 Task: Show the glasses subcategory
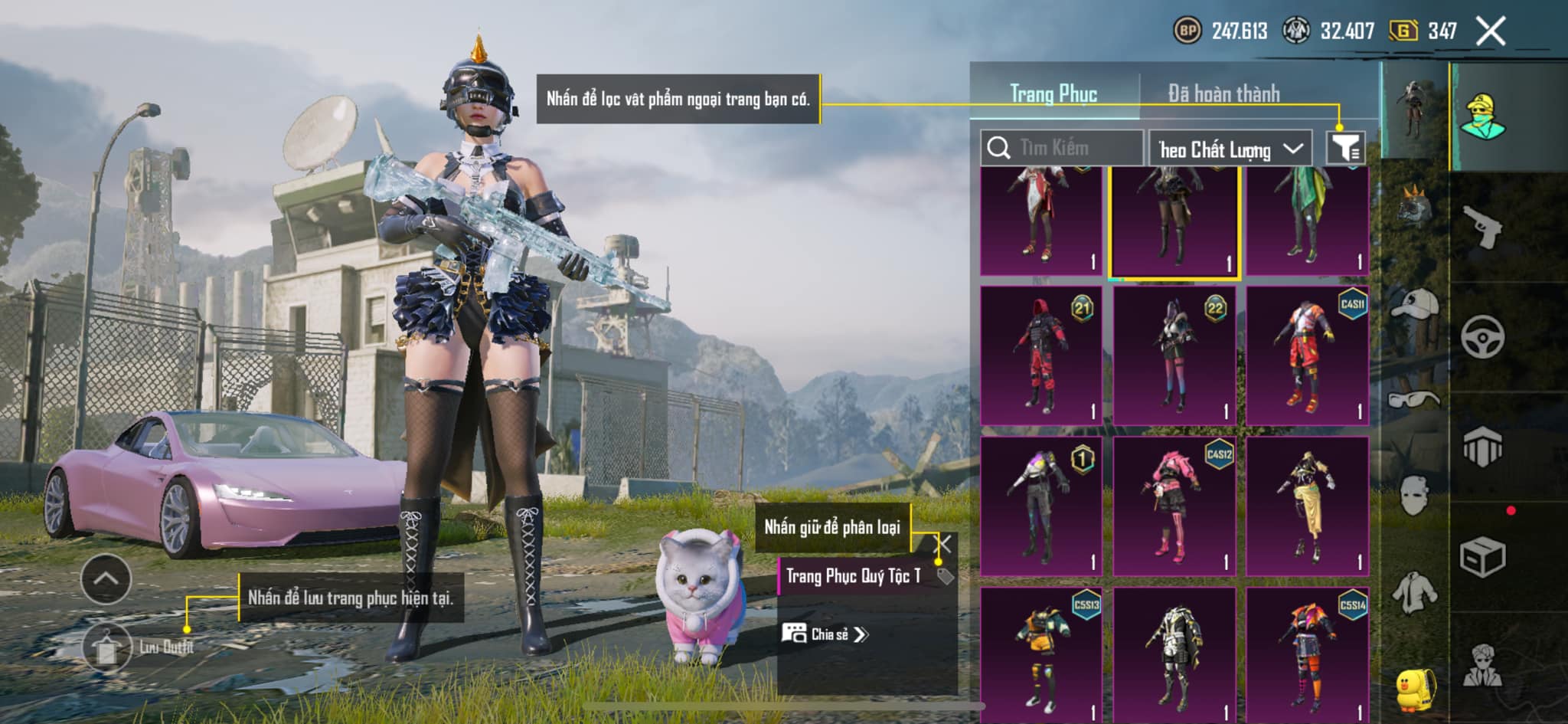(1414, 399)
